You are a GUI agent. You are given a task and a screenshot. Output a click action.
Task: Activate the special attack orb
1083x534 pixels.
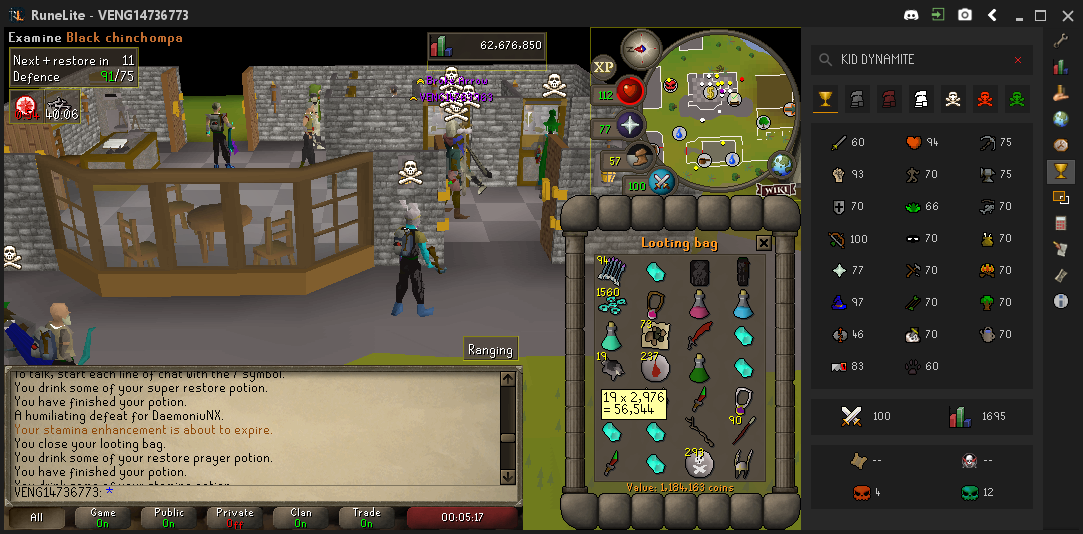661,181
